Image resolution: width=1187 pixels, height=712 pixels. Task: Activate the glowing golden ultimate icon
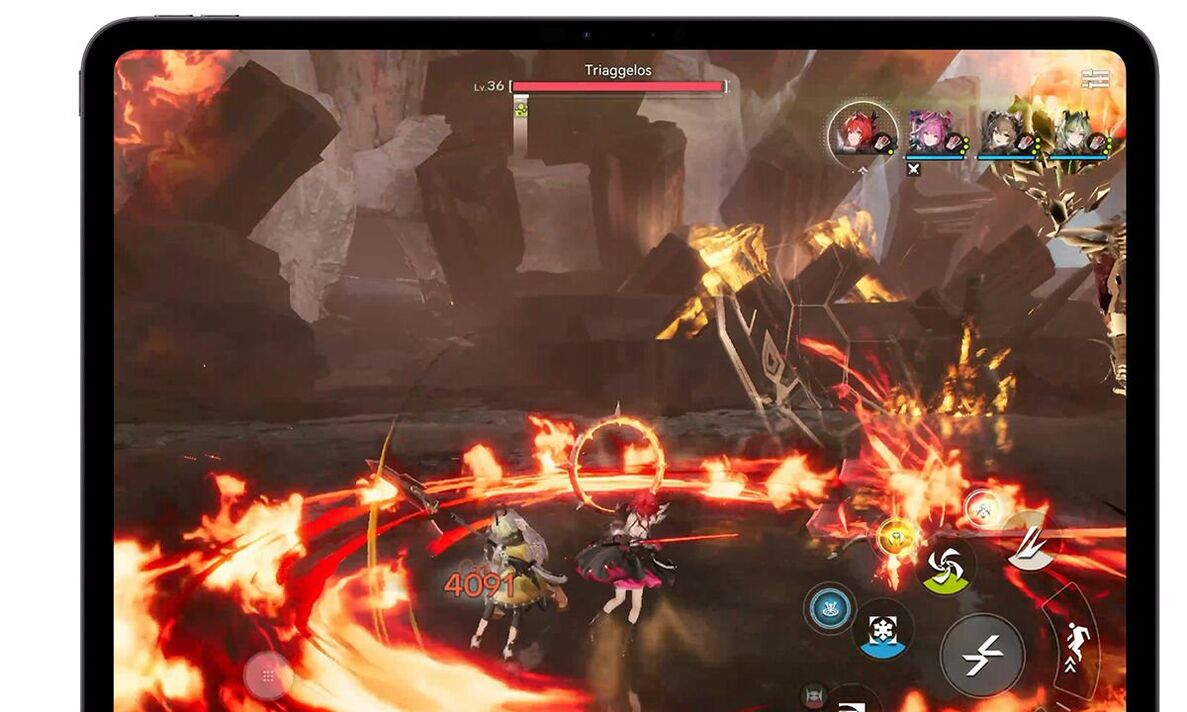click(896, 538)
